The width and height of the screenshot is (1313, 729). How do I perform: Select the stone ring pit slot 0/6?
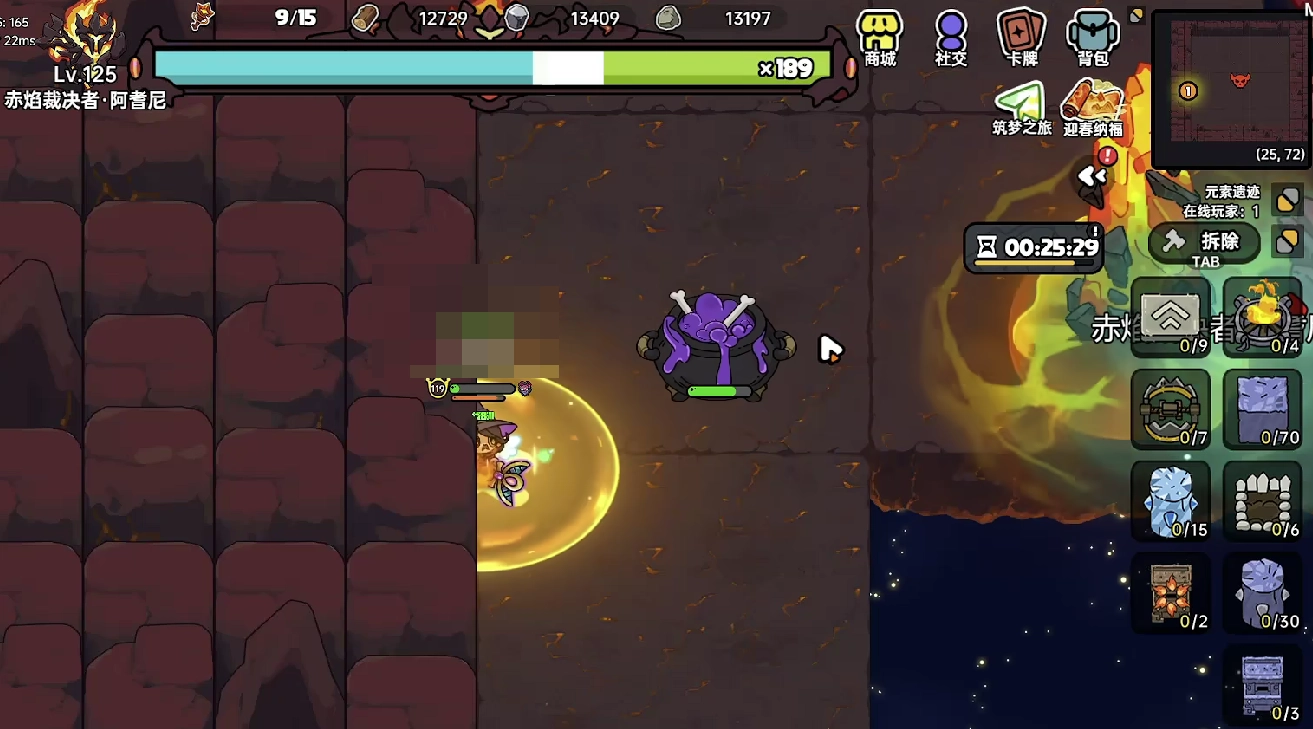coord(1262,501)
